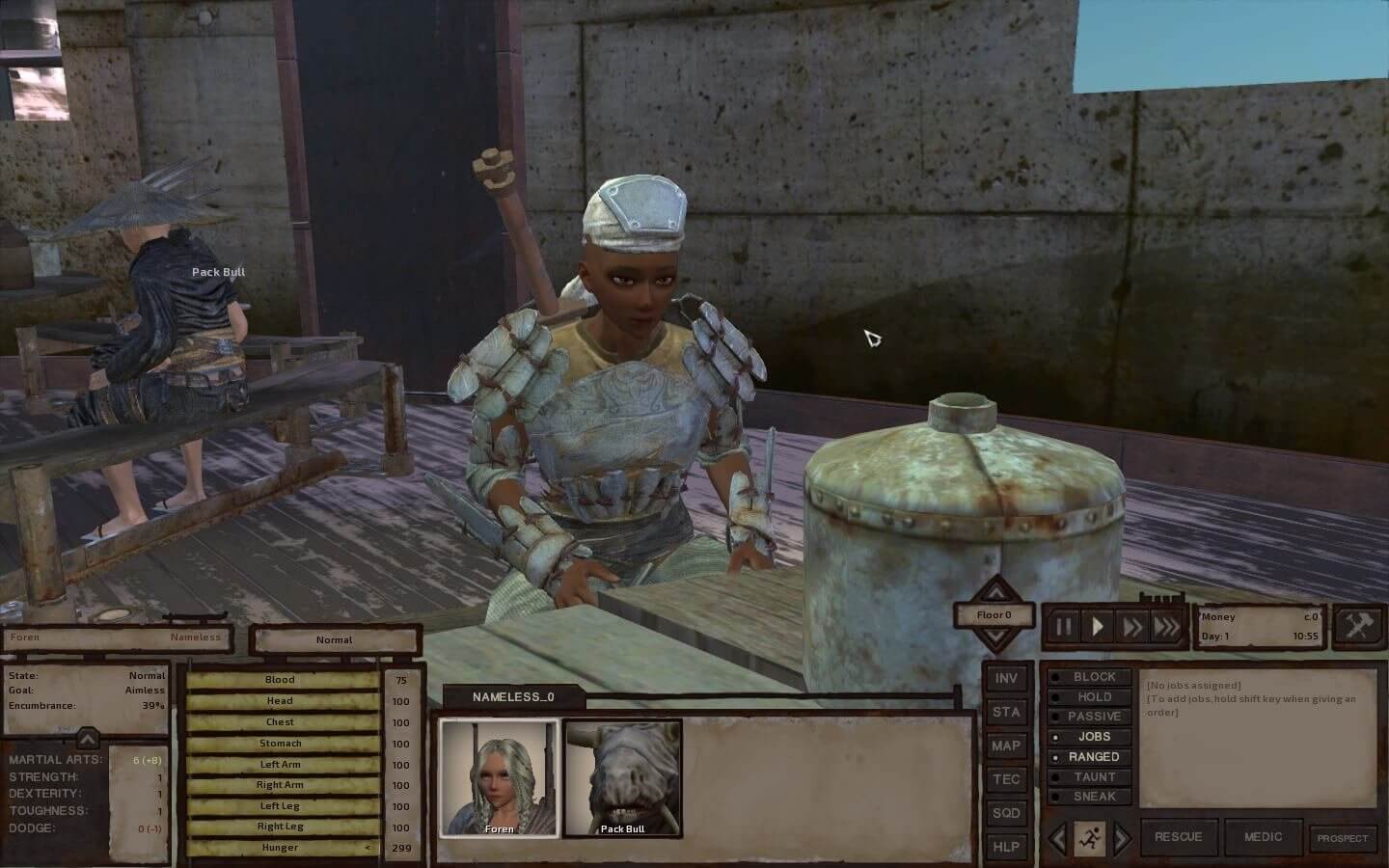Screen dimensions: 1389x868
Task: Open the STA stats panel
Action: click(1006, 712)
